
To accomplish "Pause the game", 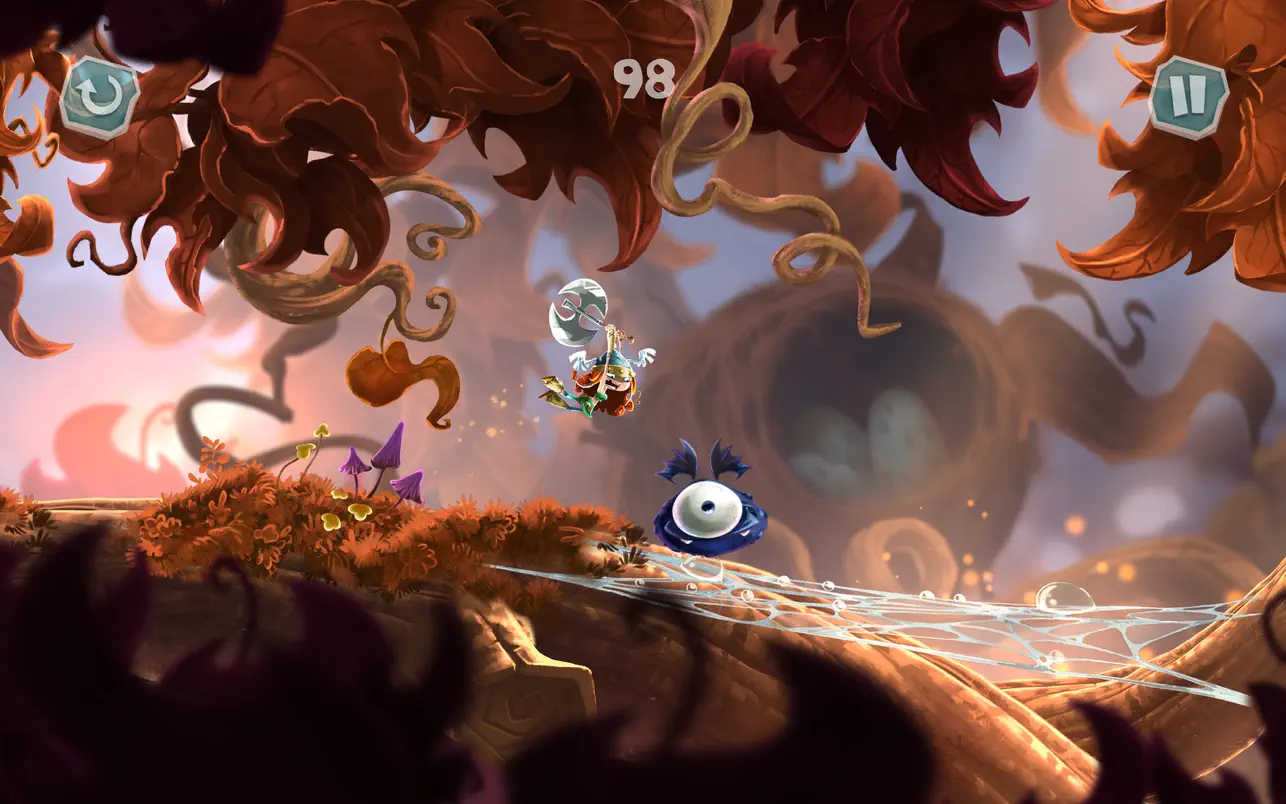I will [1188, 97].
